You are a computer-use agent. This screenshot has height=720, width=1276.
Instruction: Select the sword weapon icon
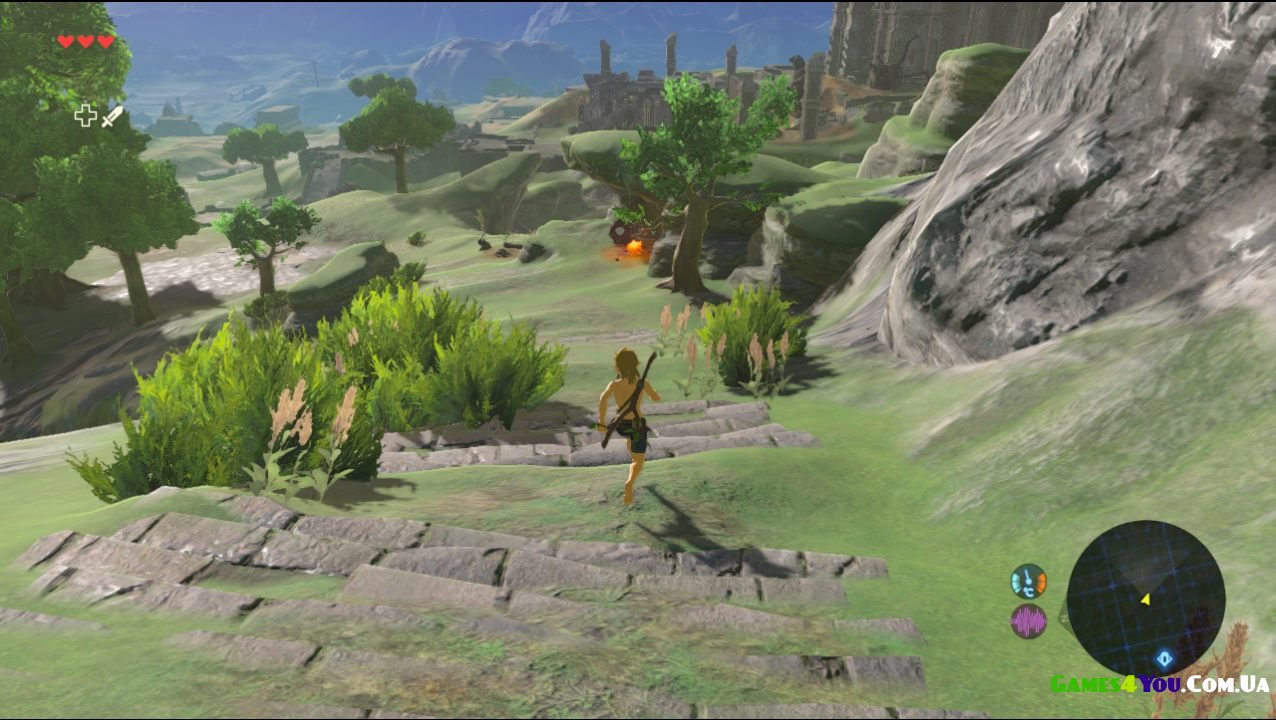point(111,116)
